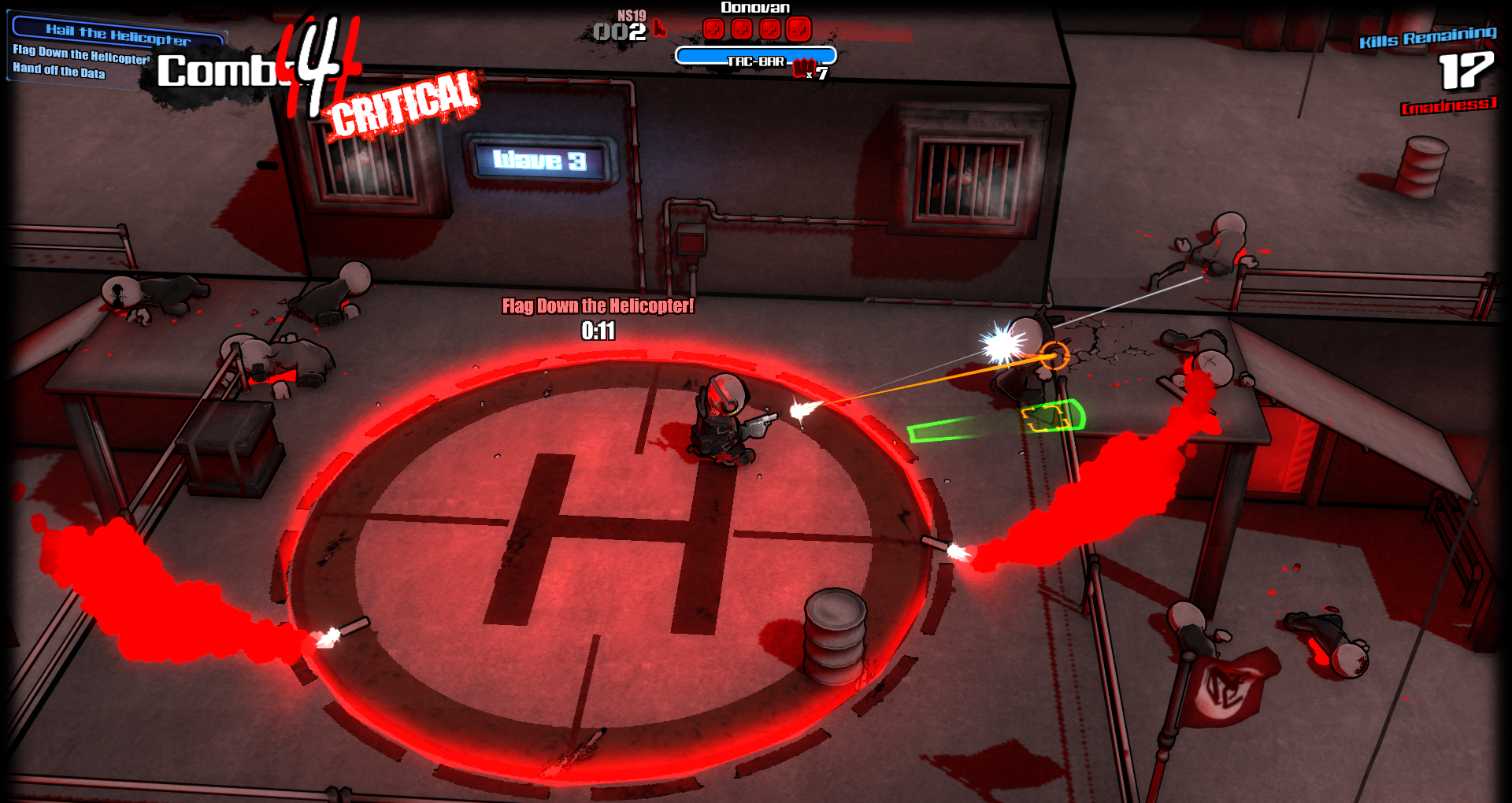
Task: Collapse the Kills Remaining counter
Action: click(1425, 41)
